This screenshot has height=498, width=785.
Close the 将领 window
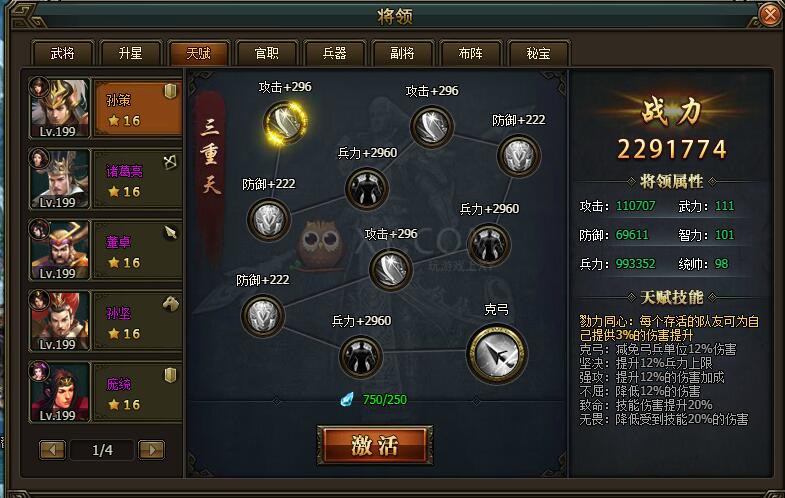[769, 15]
